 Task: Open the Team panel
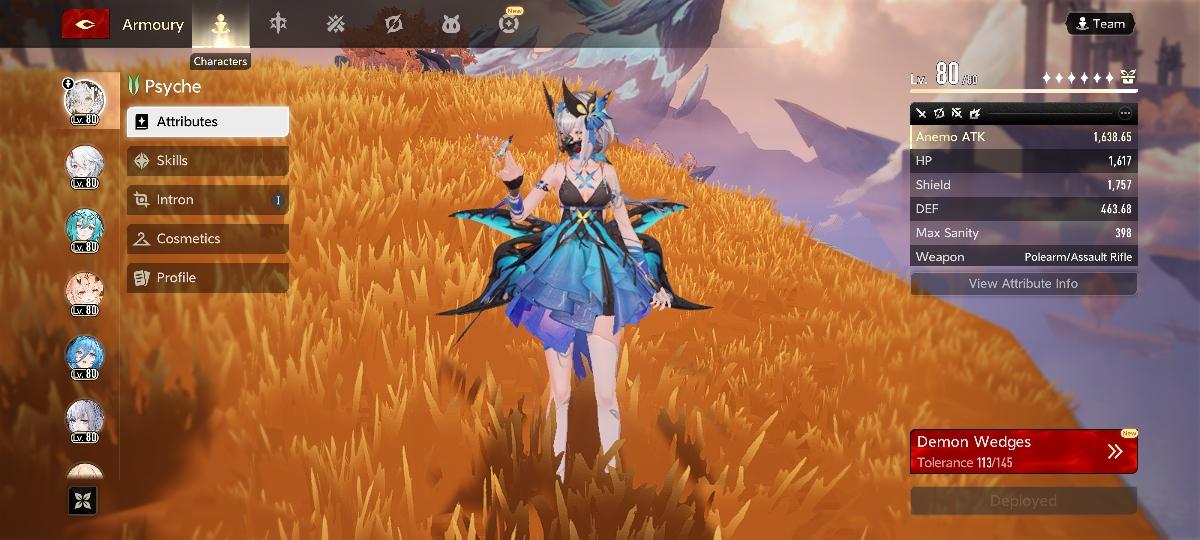[1100, 24]
